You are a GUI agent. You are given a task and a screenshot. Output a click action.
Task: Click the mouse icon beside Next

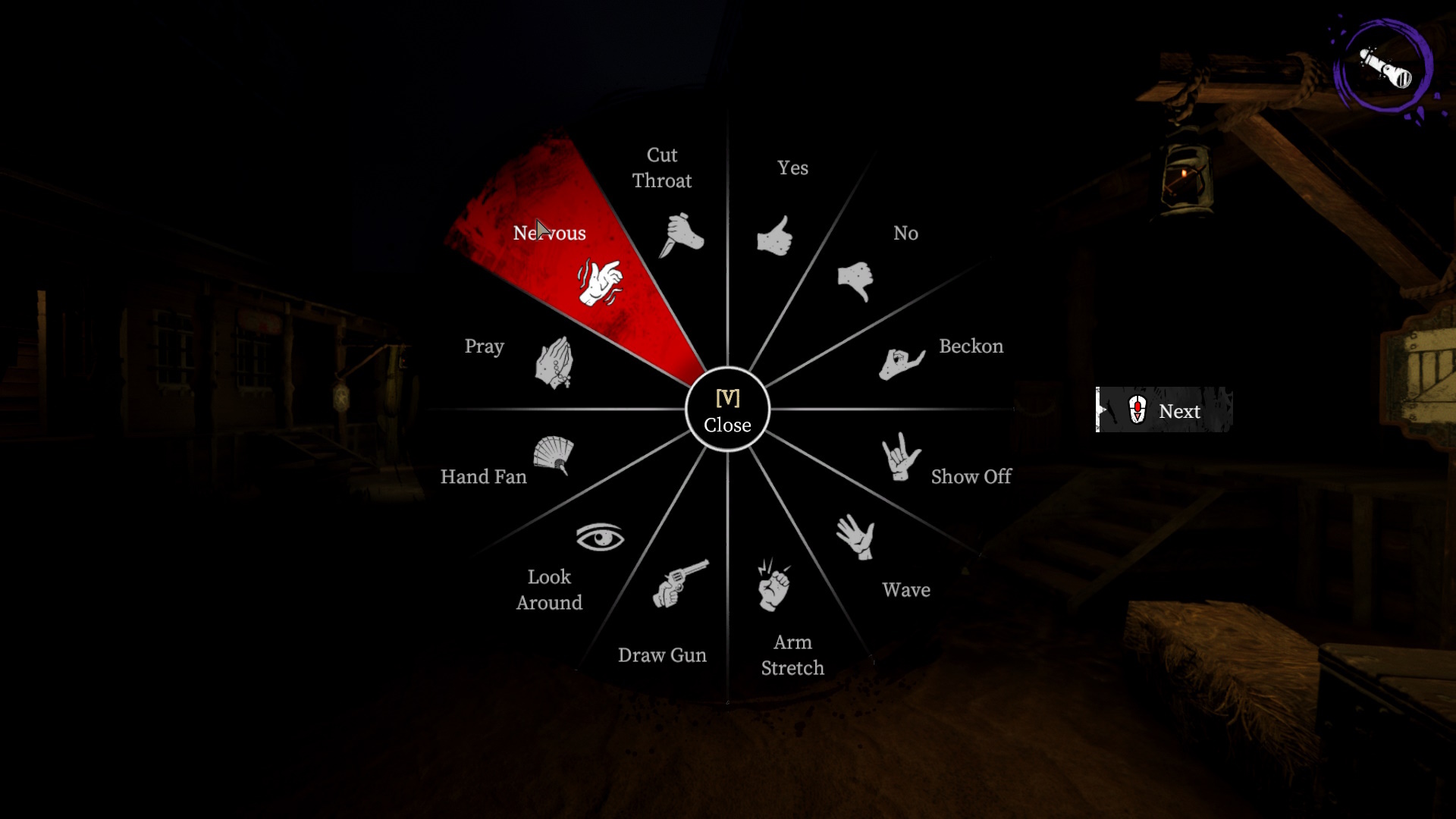(1137, 409)
